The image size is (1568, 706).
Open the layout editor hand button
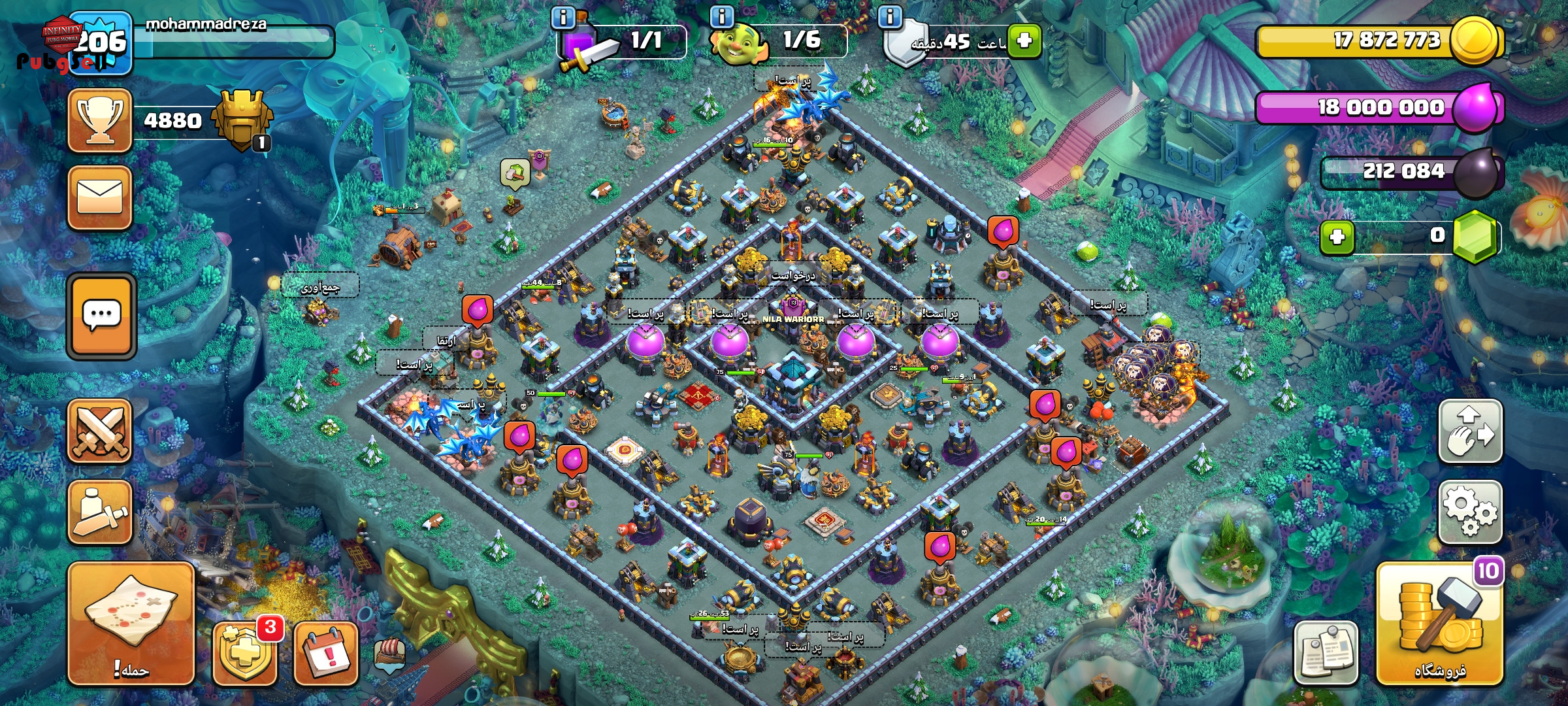tap(1470, 431)
